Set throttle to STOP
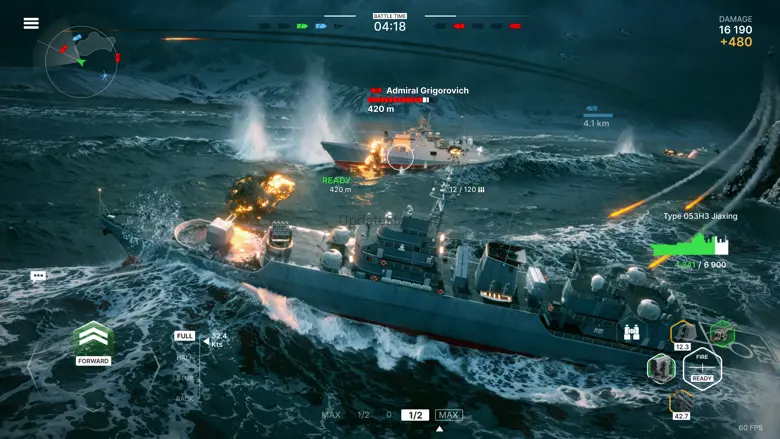 [x=185, y=377]
